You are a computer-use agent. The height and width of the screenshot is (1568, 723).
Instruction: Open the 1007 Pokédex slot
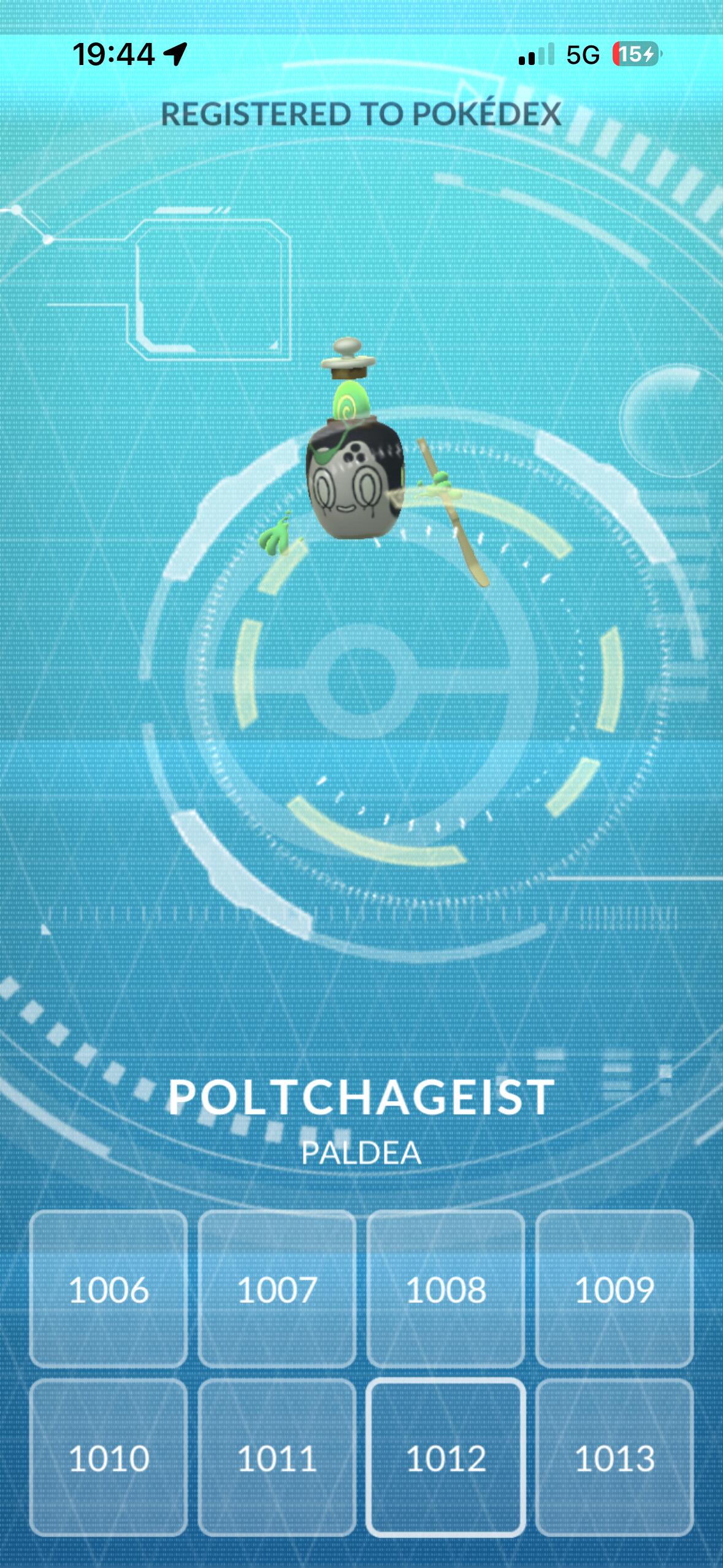pyautogui.click(x=277, y=1289)
